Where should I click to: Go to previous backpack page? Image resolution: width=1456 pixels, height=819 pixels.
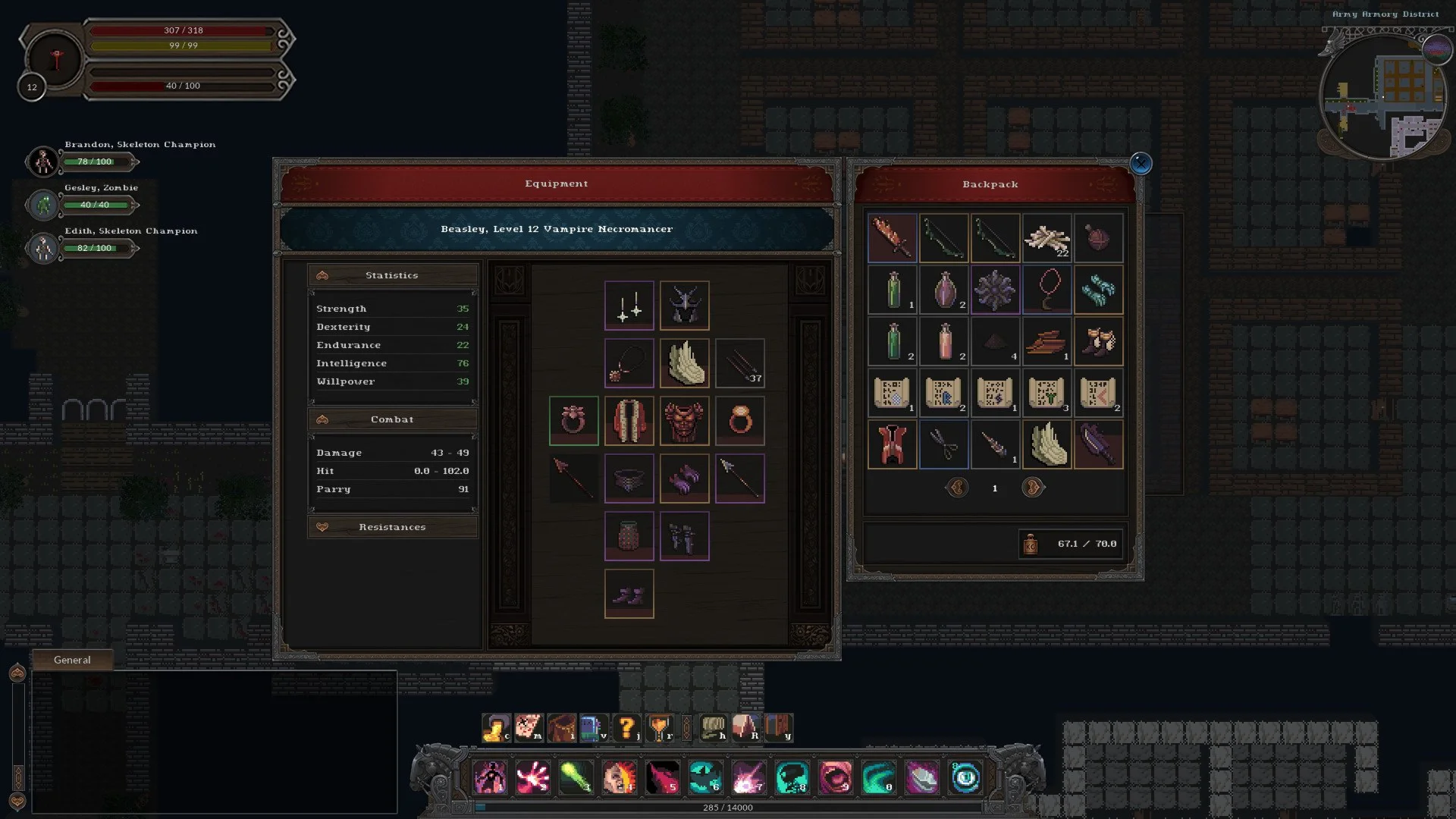(x=957, y=488)
